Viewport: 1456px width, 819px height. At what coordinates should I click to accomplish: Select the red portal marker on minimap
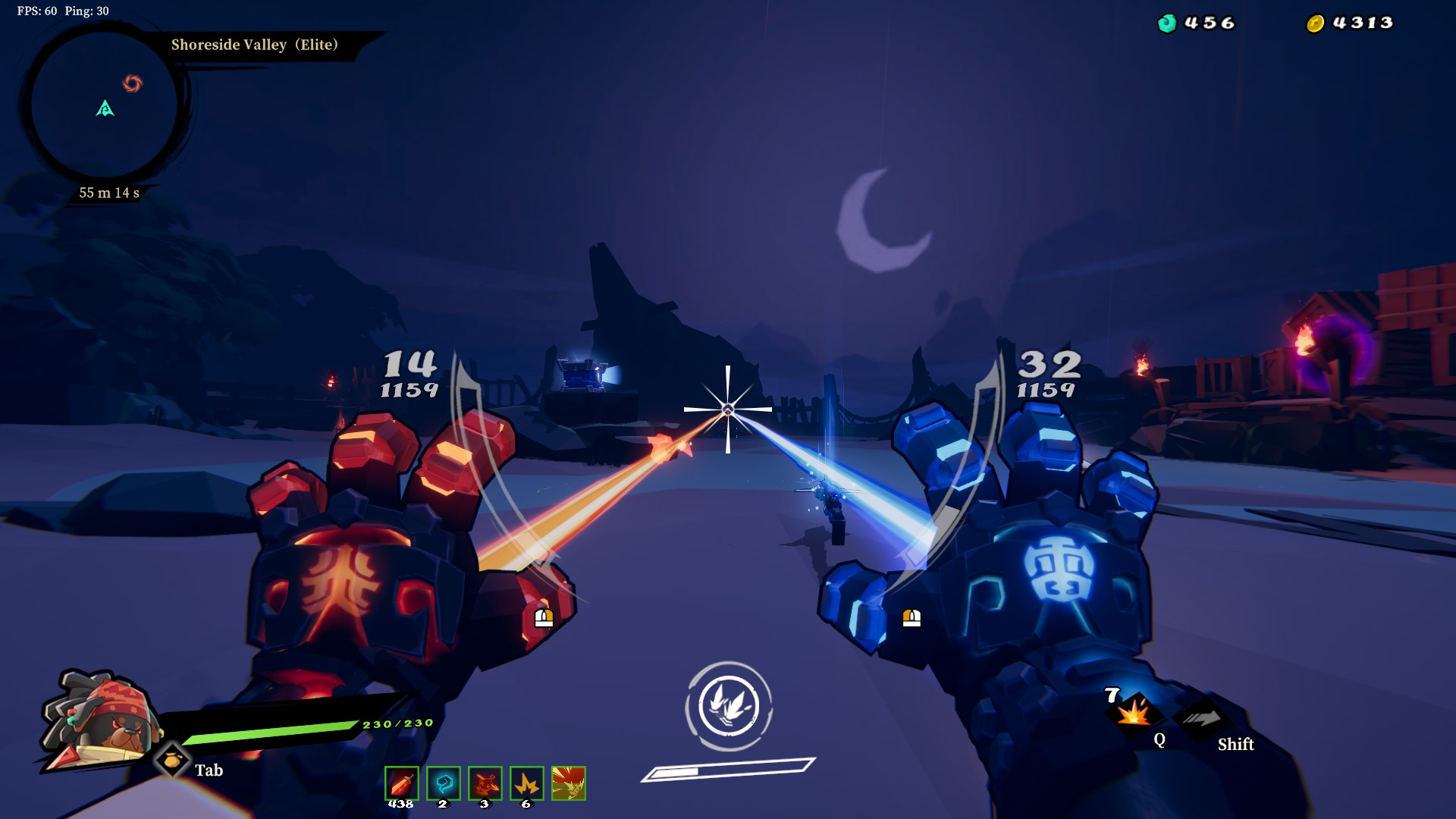click(x=133, y=83)
